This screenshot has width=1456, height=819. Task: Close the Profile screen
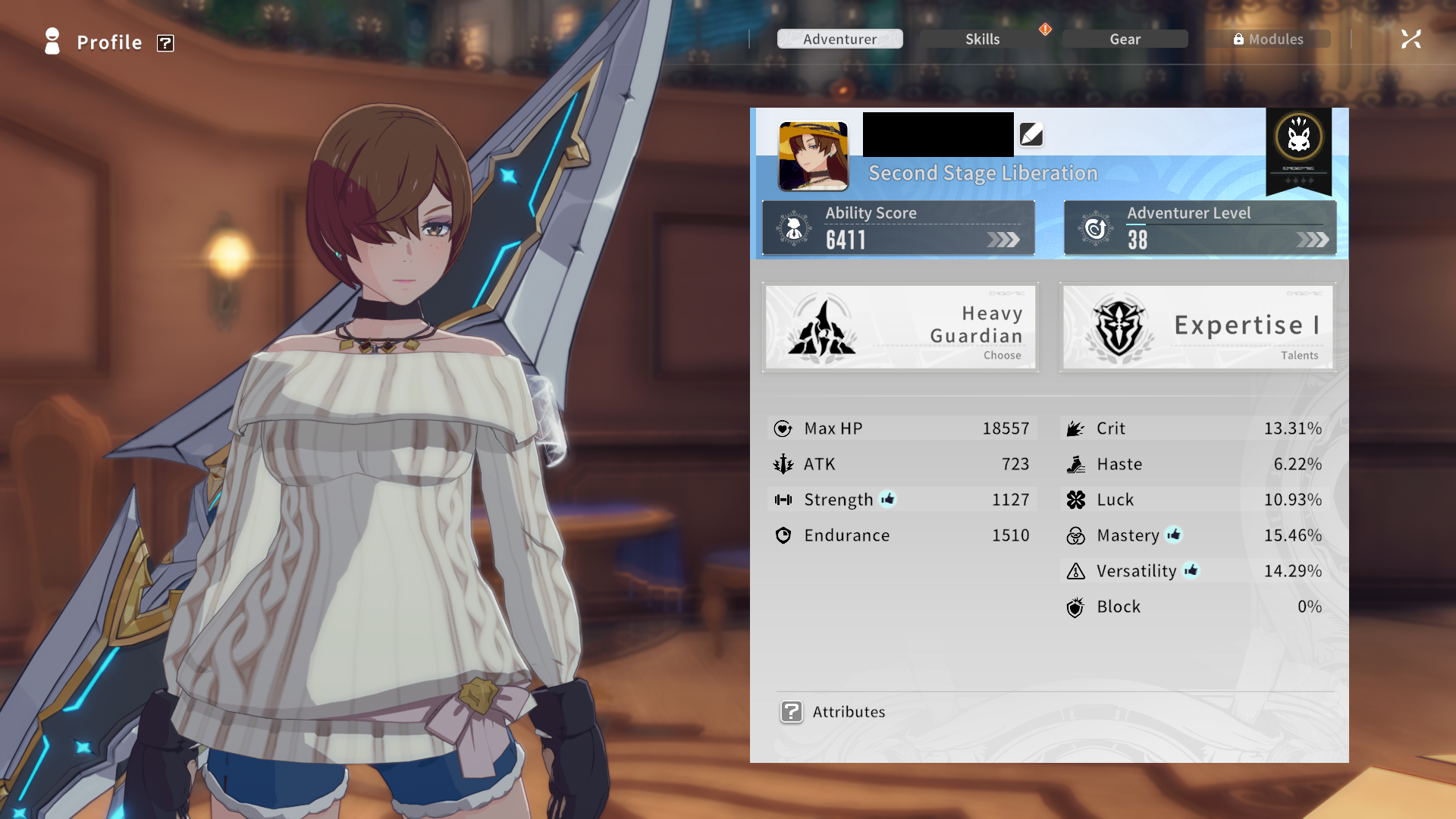click(1410, 39)
